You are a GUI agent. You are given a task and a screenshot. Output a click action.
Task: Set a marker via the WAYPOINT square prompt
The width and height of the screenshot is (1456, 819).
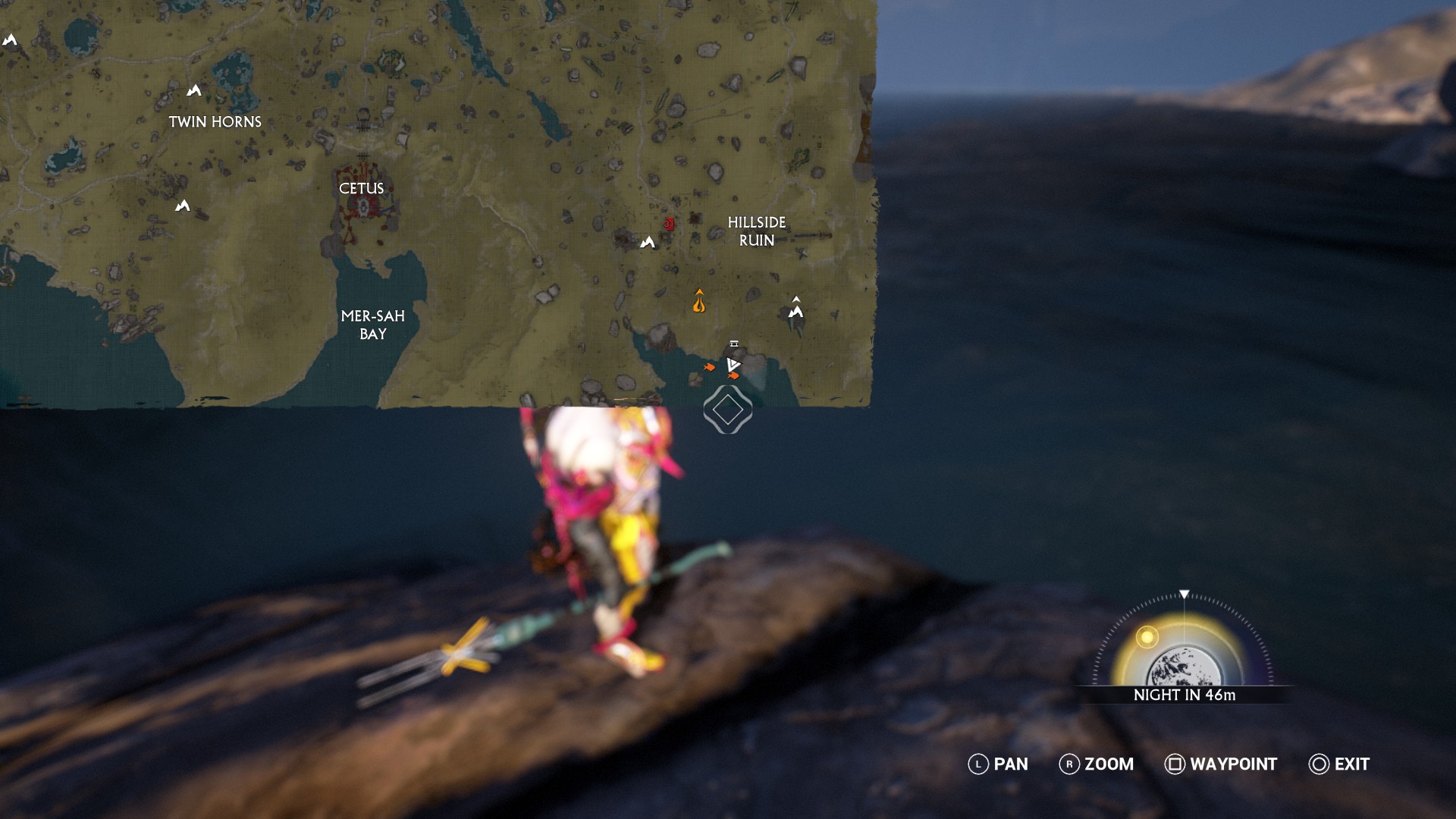tap(1176, 764)
